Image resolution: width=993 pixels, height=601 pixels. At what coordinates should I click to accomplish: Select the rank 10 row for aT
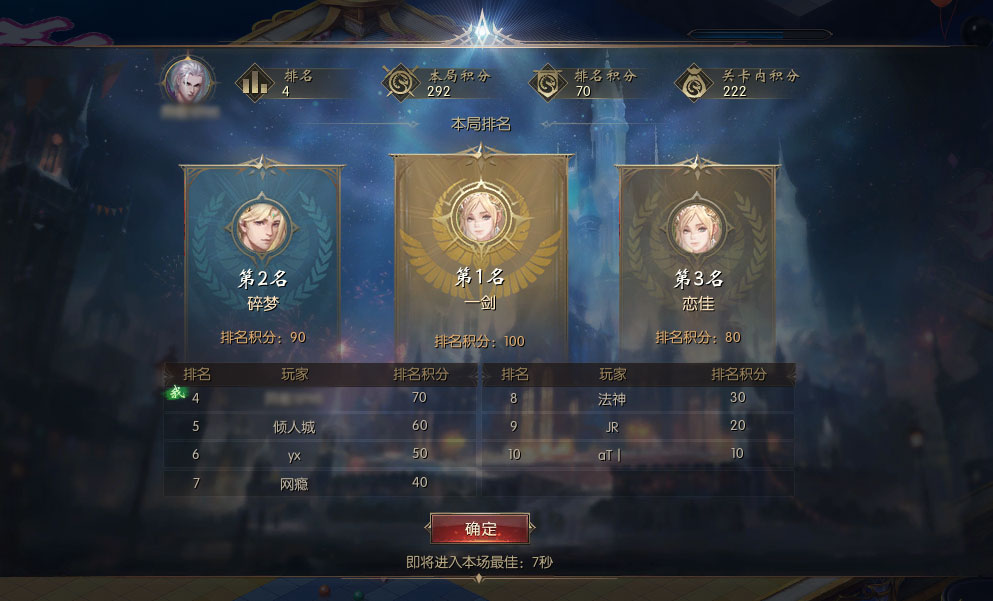pyautogui.click(x=638, y=454)
